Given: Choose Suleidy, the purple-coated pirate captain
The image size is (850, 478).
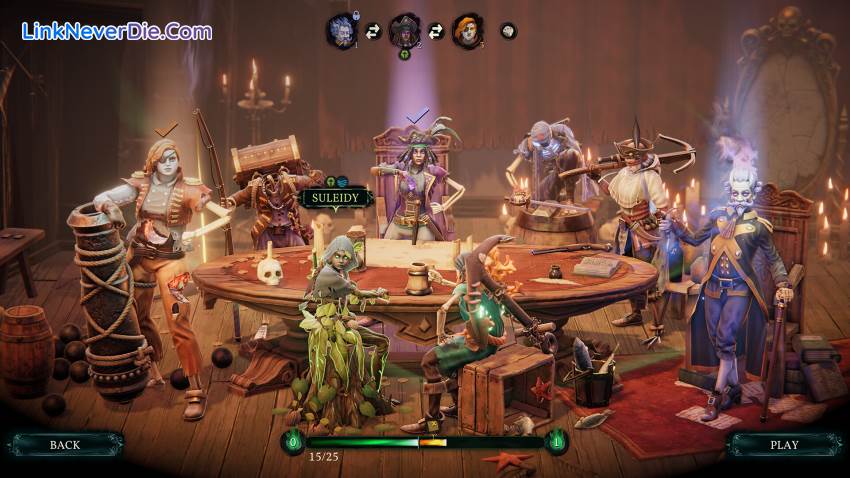Looking at the screenshot, I should [416, 185].
